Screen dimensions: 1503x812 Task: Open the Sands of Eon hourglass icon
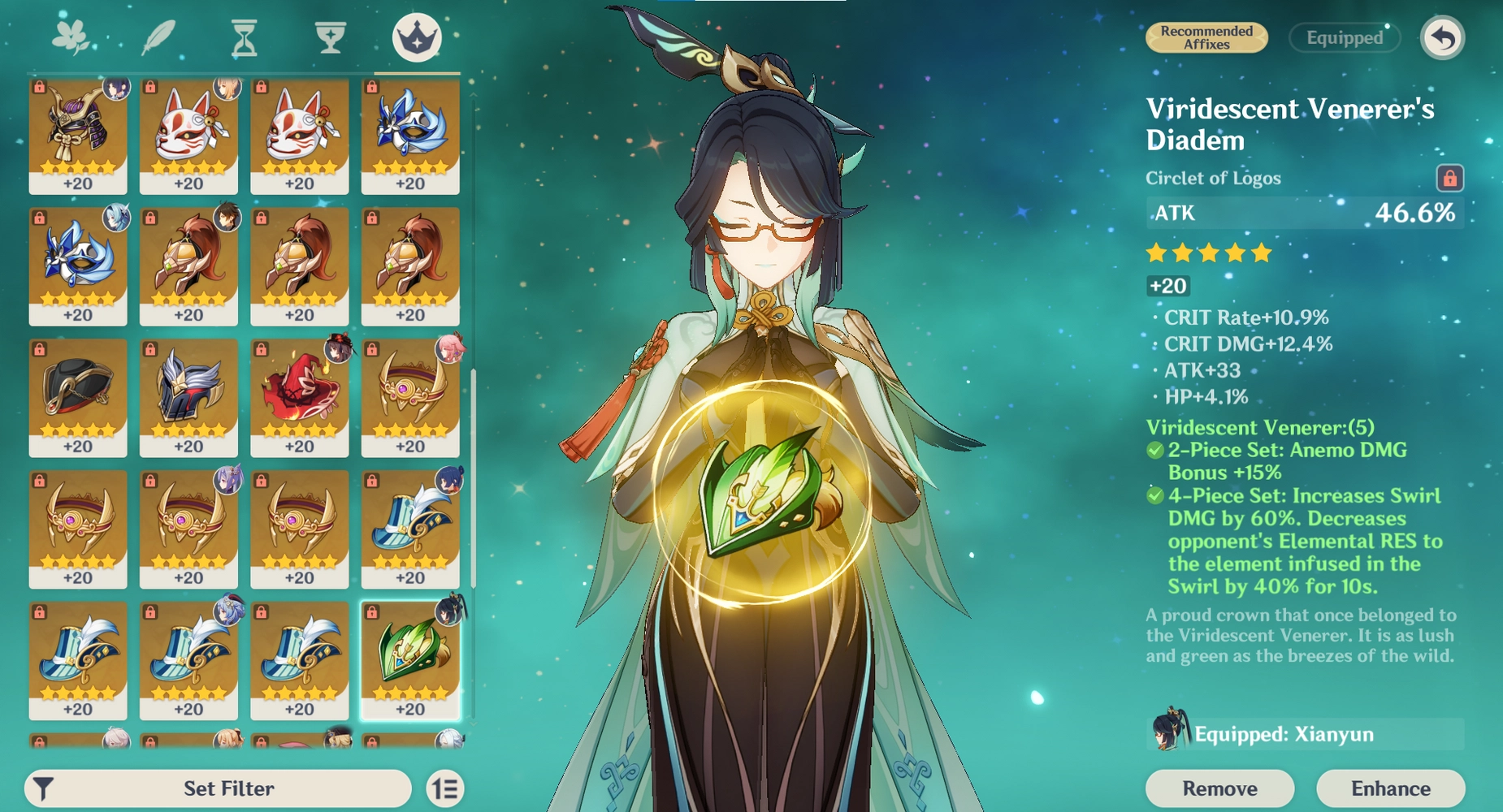click(244, 37)
